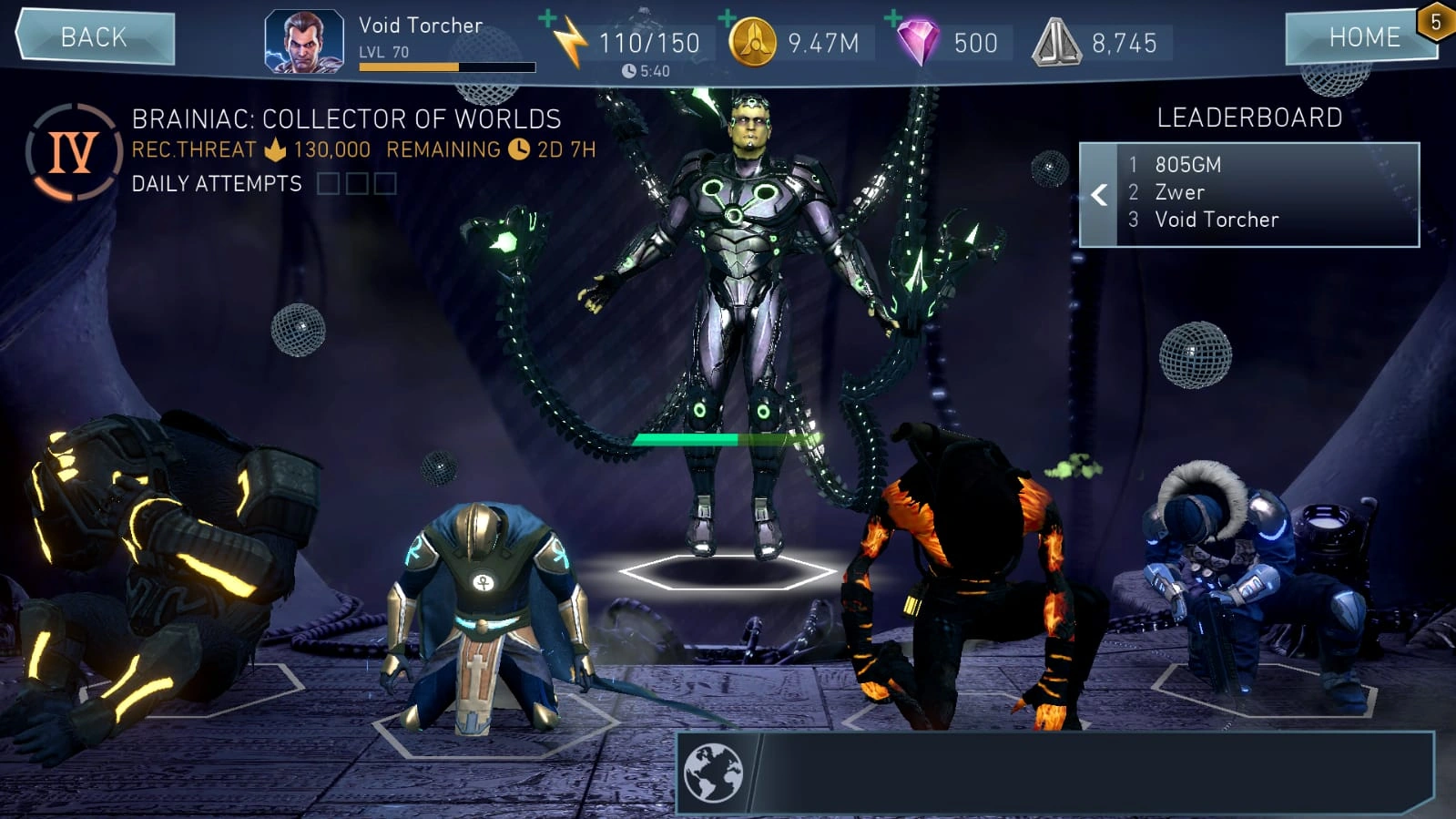Select the threat level IV emblem
Image resolution: width=1456 pixels, height=819 pixels.
coord(72,152)
